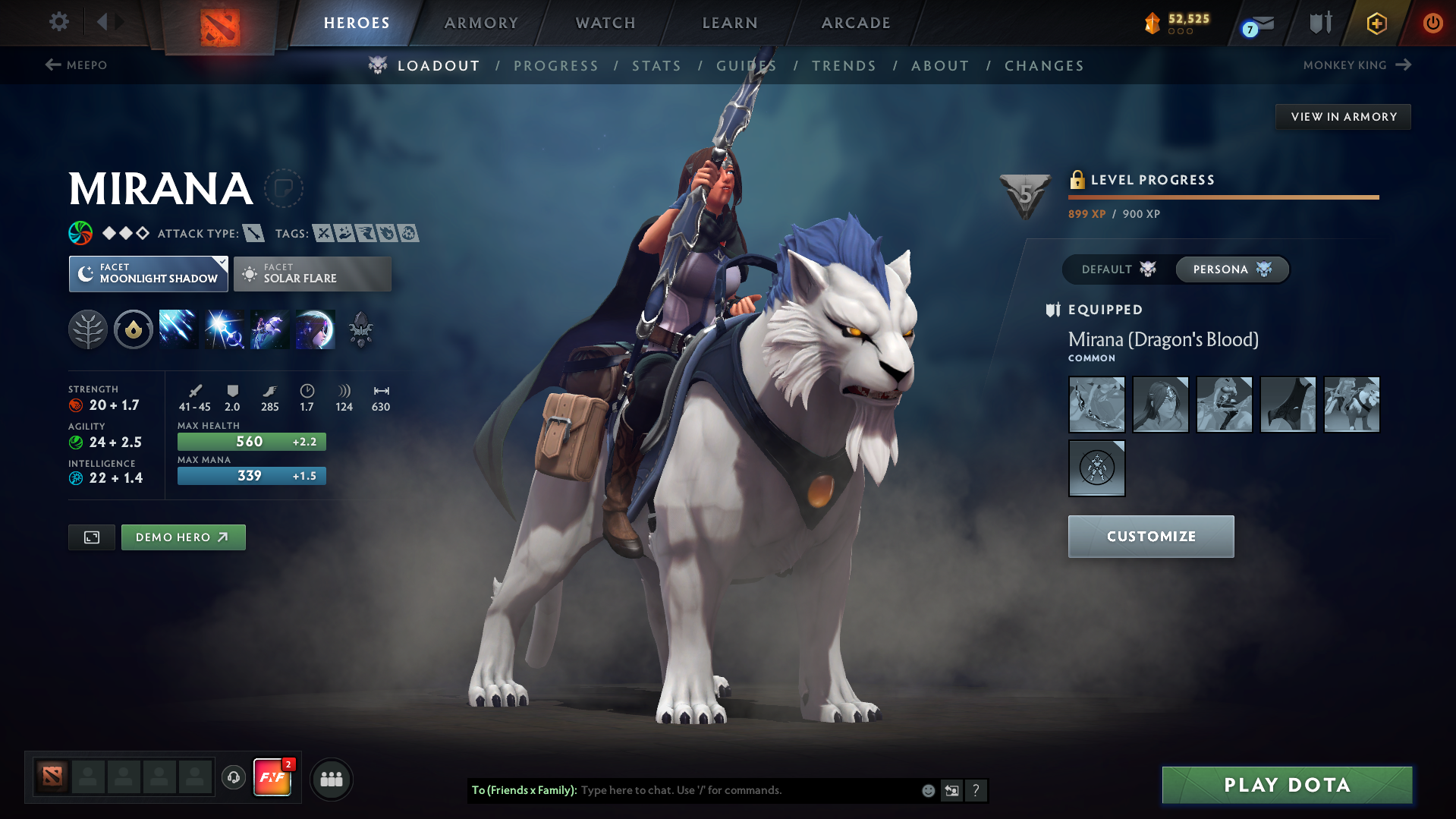The height and width of the screenshot is (819, 1456).
Task: Click View in Armory button
Action: click(x=1343, y=117)
